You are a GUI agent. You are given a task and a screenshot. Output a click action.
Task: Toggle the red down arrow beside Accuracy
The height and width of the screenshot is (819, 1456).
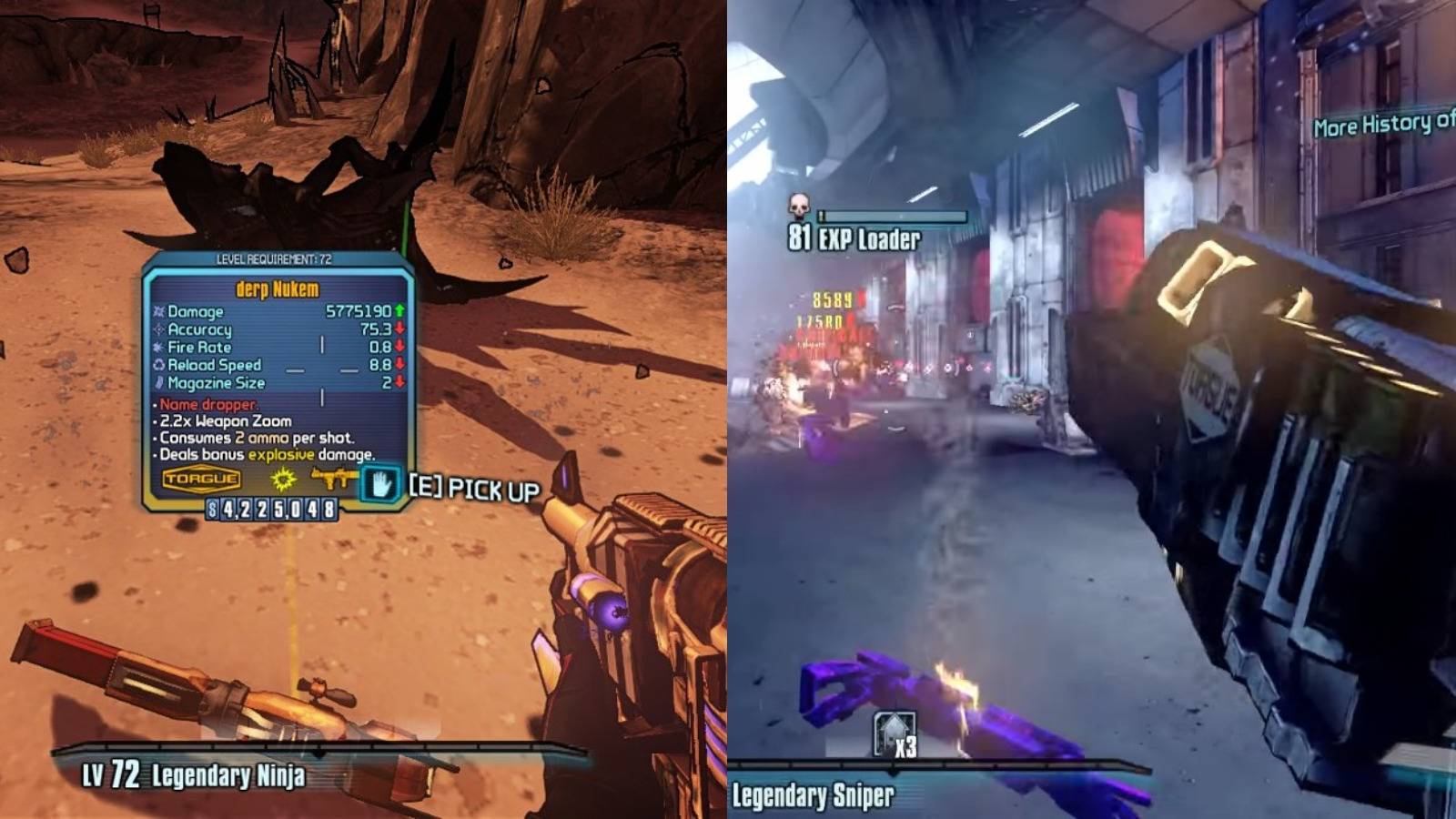(x=398, y=329)
